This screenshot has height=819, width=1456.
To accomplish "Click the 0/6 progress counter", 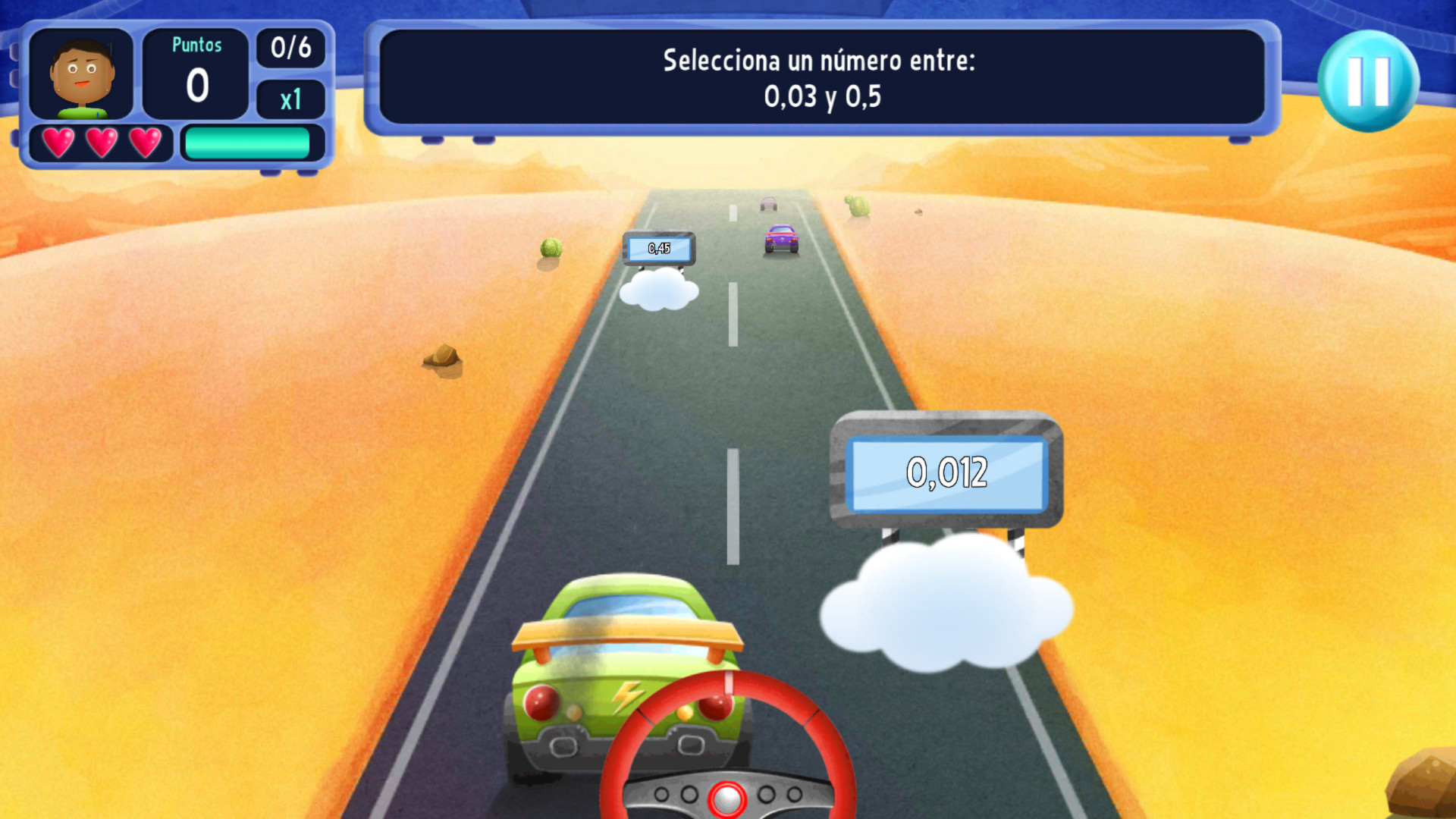I will [x=291, y=49].
